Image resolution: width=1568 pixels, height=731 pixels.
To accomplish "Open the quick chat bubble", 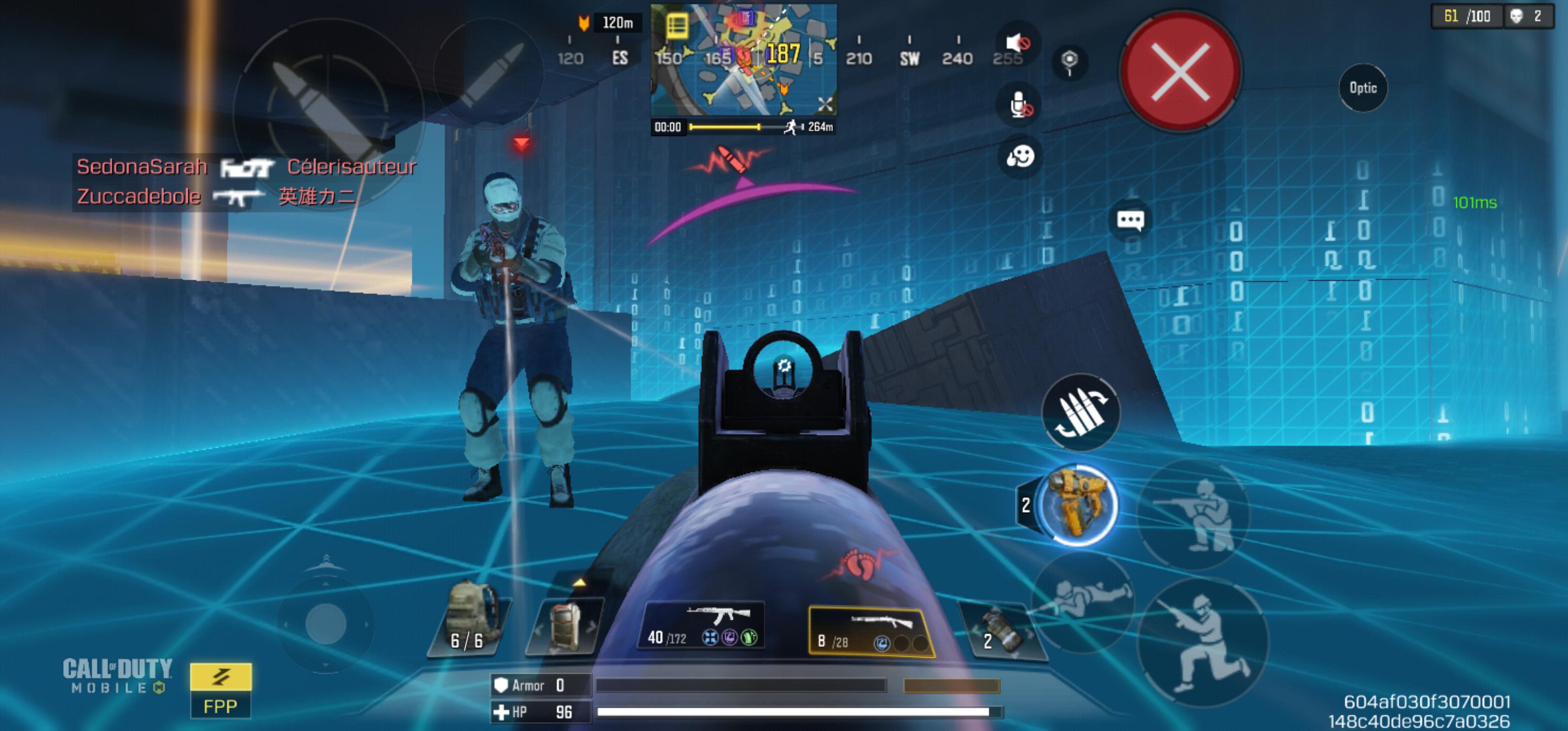I will [x=1130, y=220].
